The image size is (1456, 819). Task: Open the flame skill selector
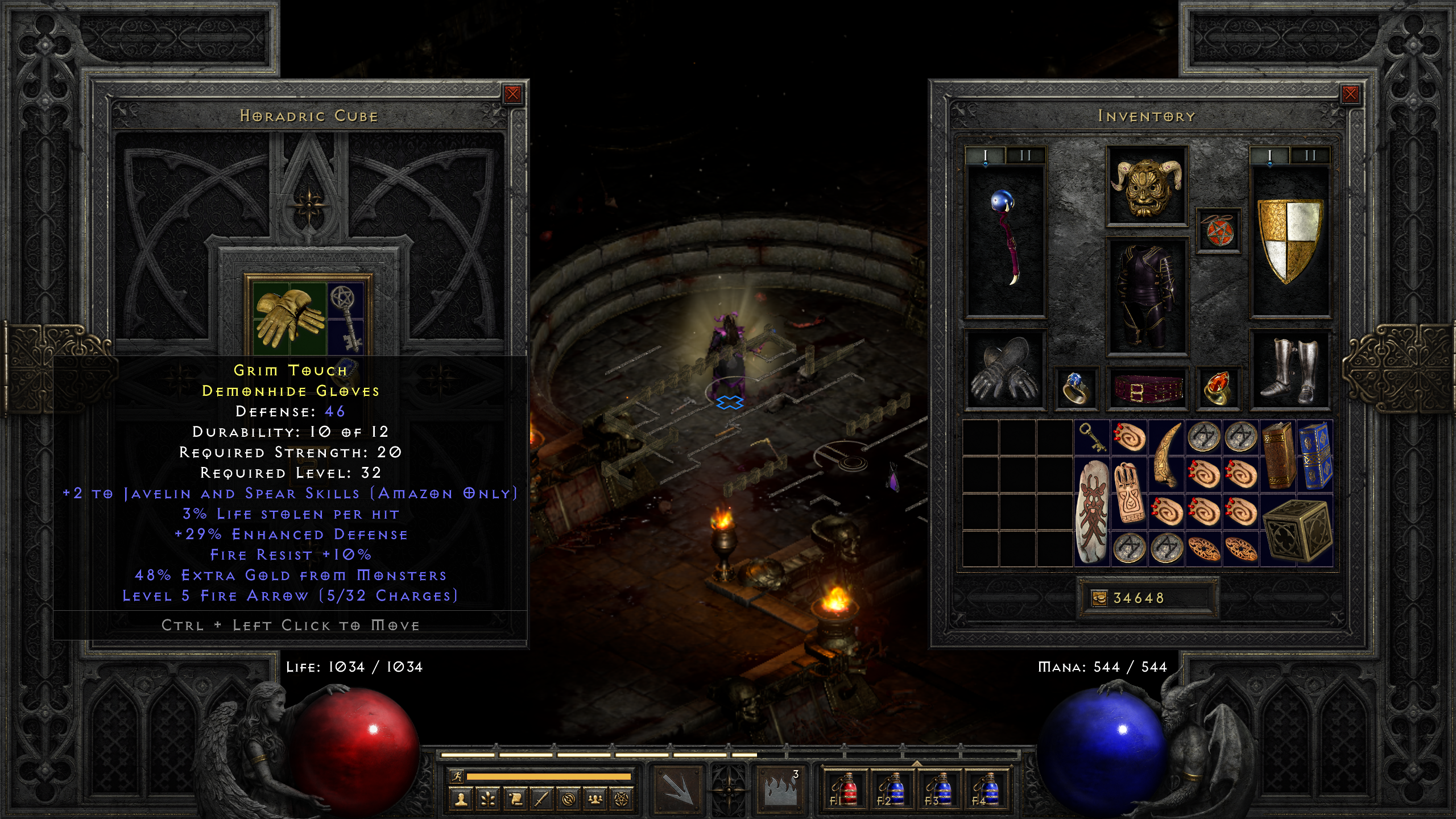tap(781, 788)
